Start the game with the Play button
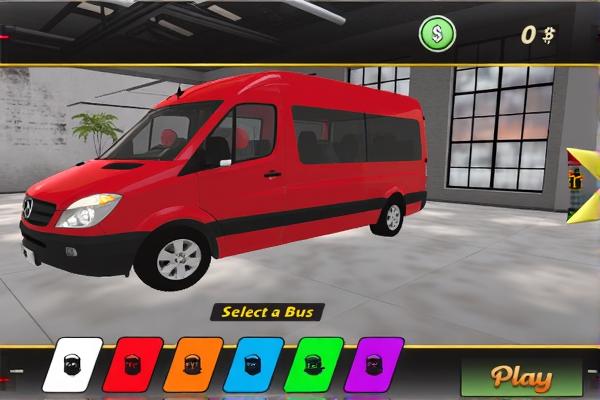This screenshot has height=400, width=600. pos(521,378)
